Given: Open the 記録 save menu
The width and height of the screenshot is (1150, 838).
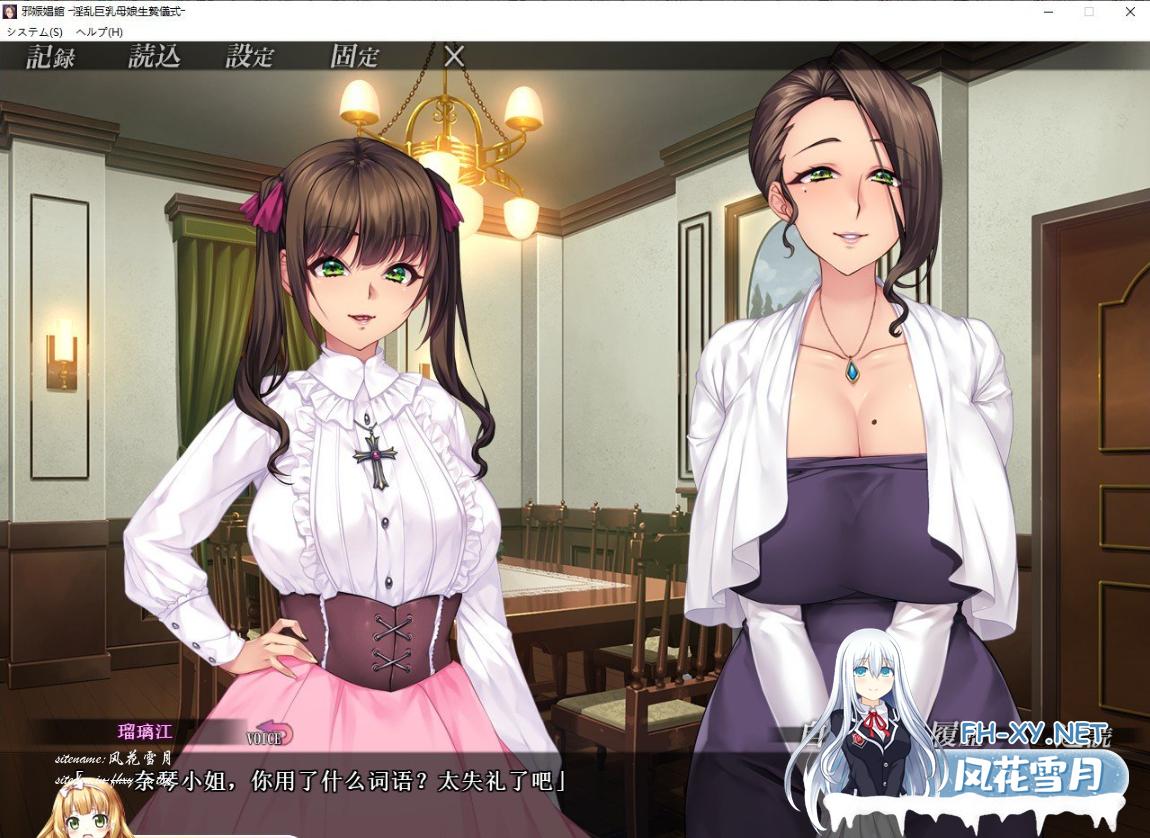Looking at the screenshot, I should point(51,56).
